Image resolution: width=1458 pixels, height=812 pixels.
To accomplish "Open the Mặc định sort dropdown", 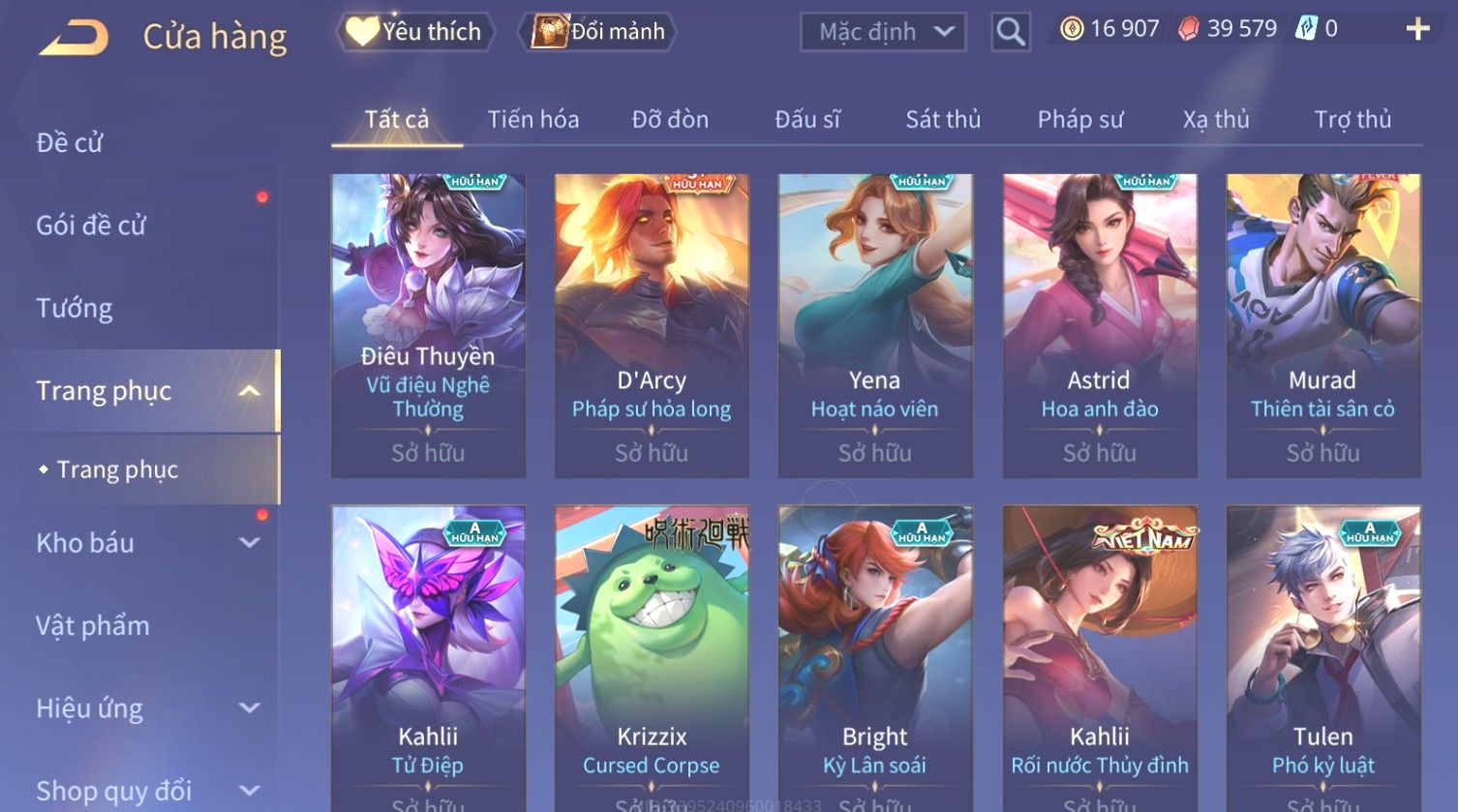I will [883, 32].
